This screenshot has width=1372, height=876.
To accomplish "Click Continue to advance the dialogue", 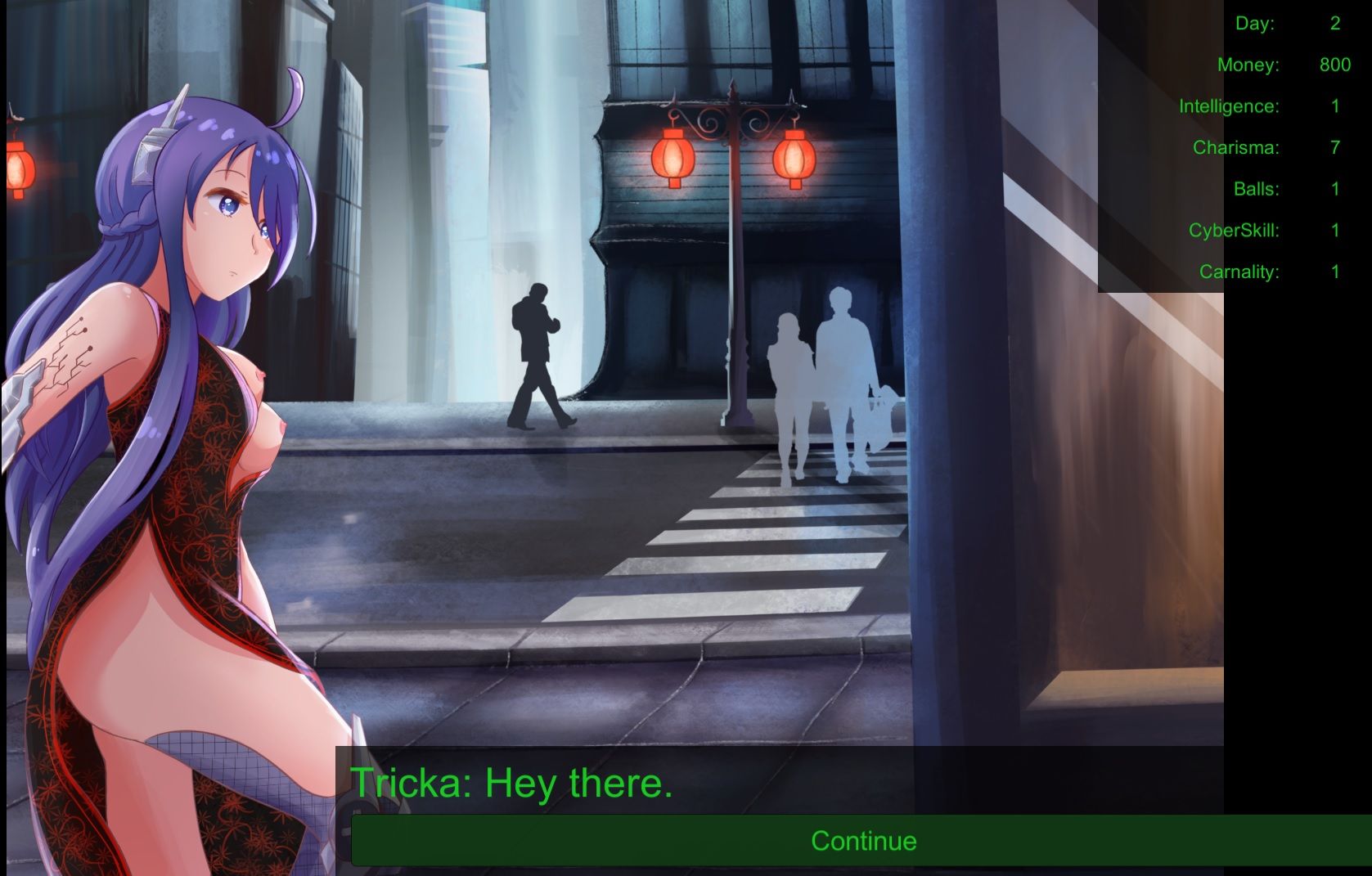I will point(862,841).
